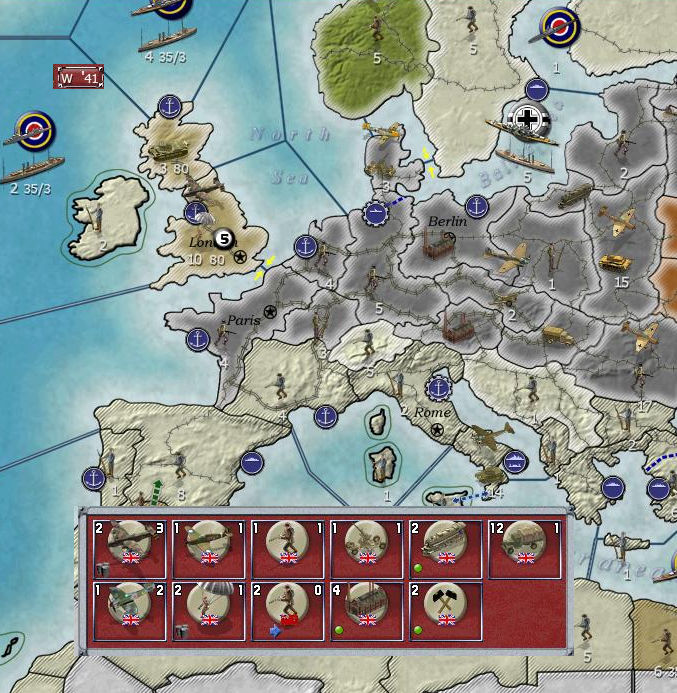The height and width of the screenshot is (693, 677).
Task: Select the numbered 5 counter on London
Action: coord(224,237)
